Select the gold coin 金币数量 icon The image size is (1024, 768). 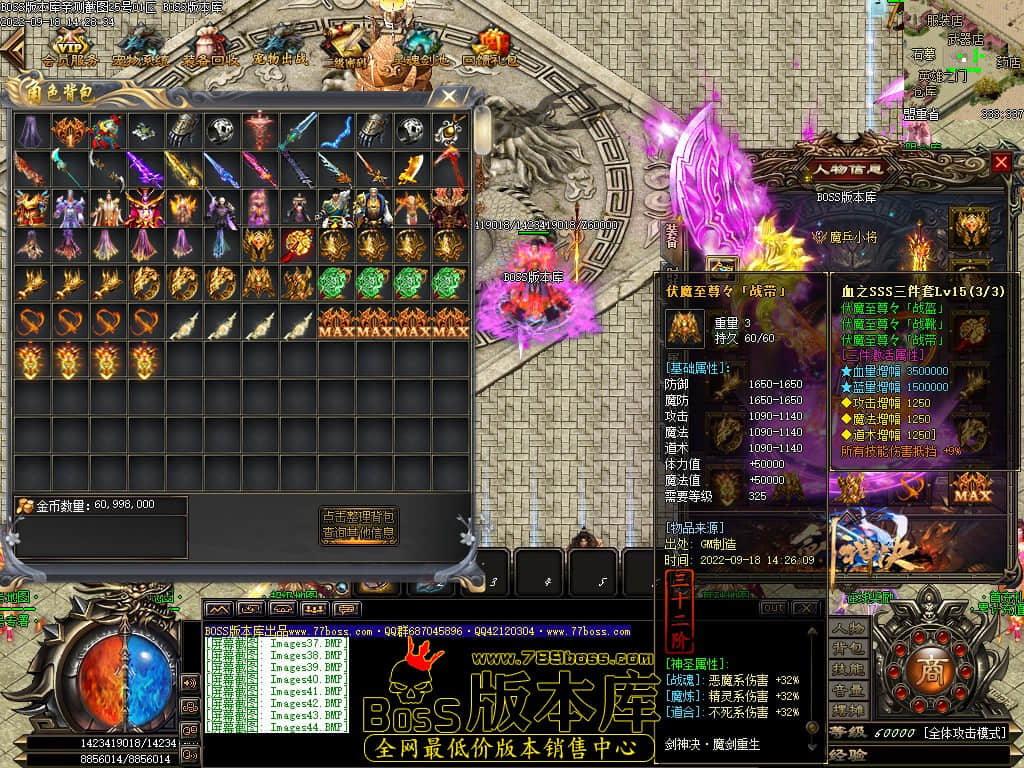pyautogui.click(x=25, y=505)
